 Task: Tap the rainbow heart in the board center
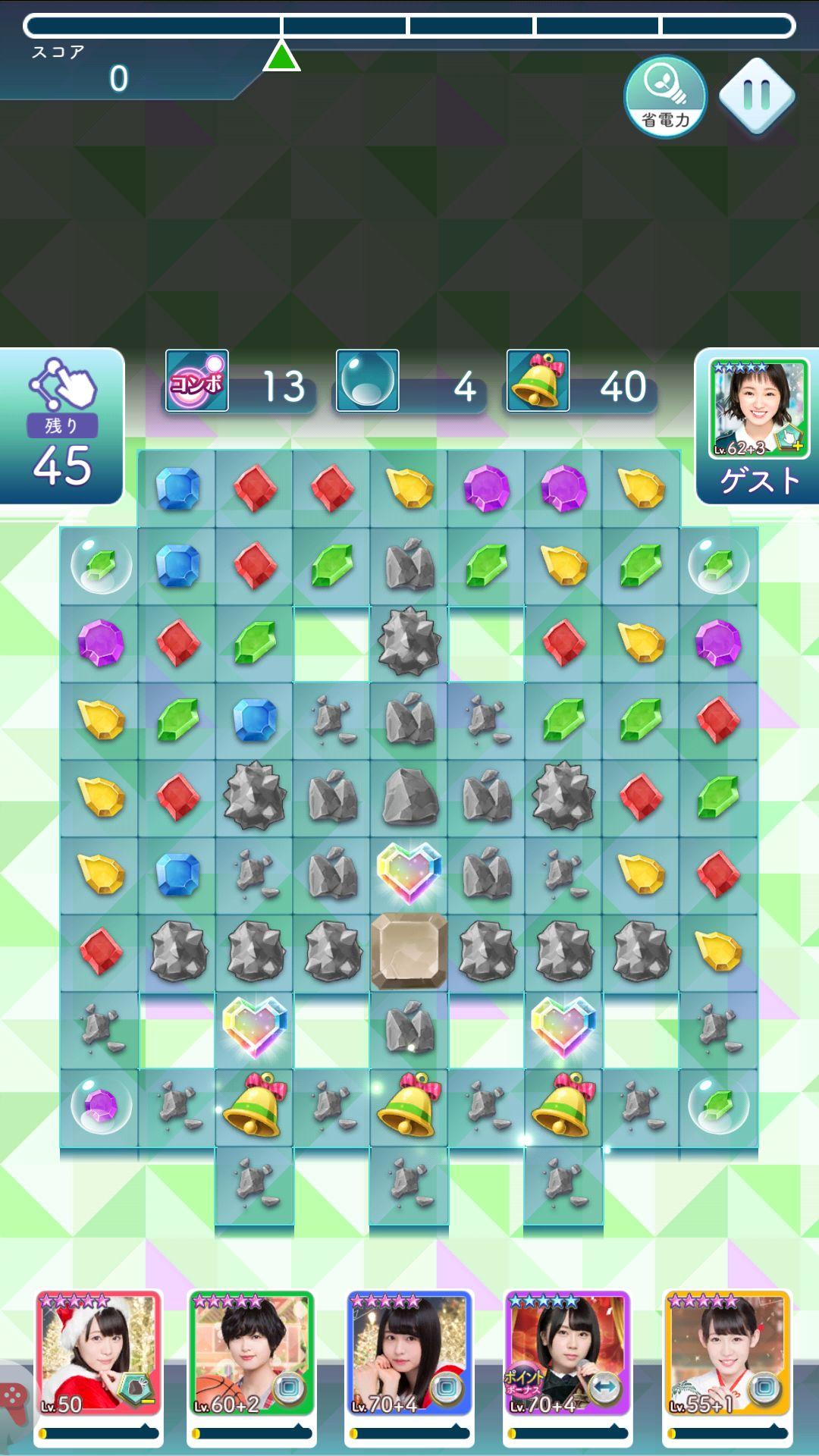point(409,872)
